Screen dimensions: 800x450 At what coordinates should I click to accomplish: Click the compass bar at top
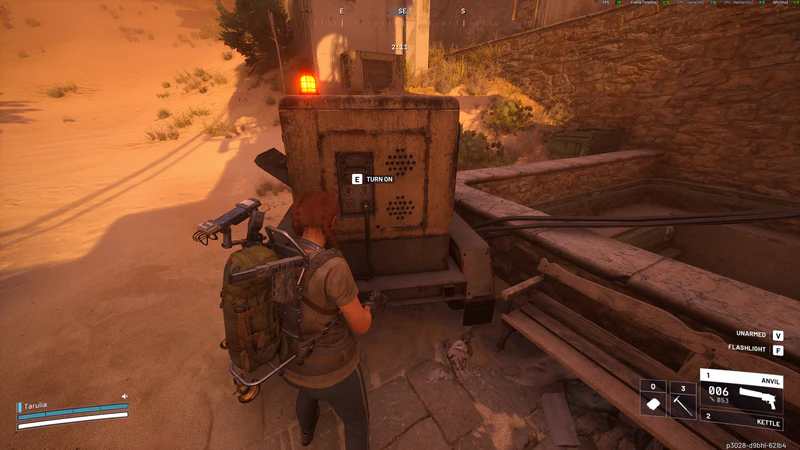[x=401, y=12]
